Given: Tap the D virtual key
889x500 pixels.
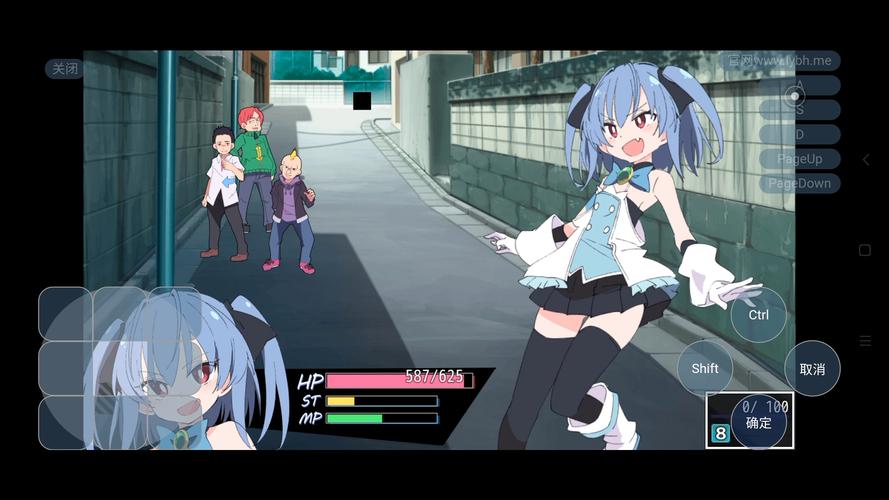Looking at the screenshot, I should (799, 134).
